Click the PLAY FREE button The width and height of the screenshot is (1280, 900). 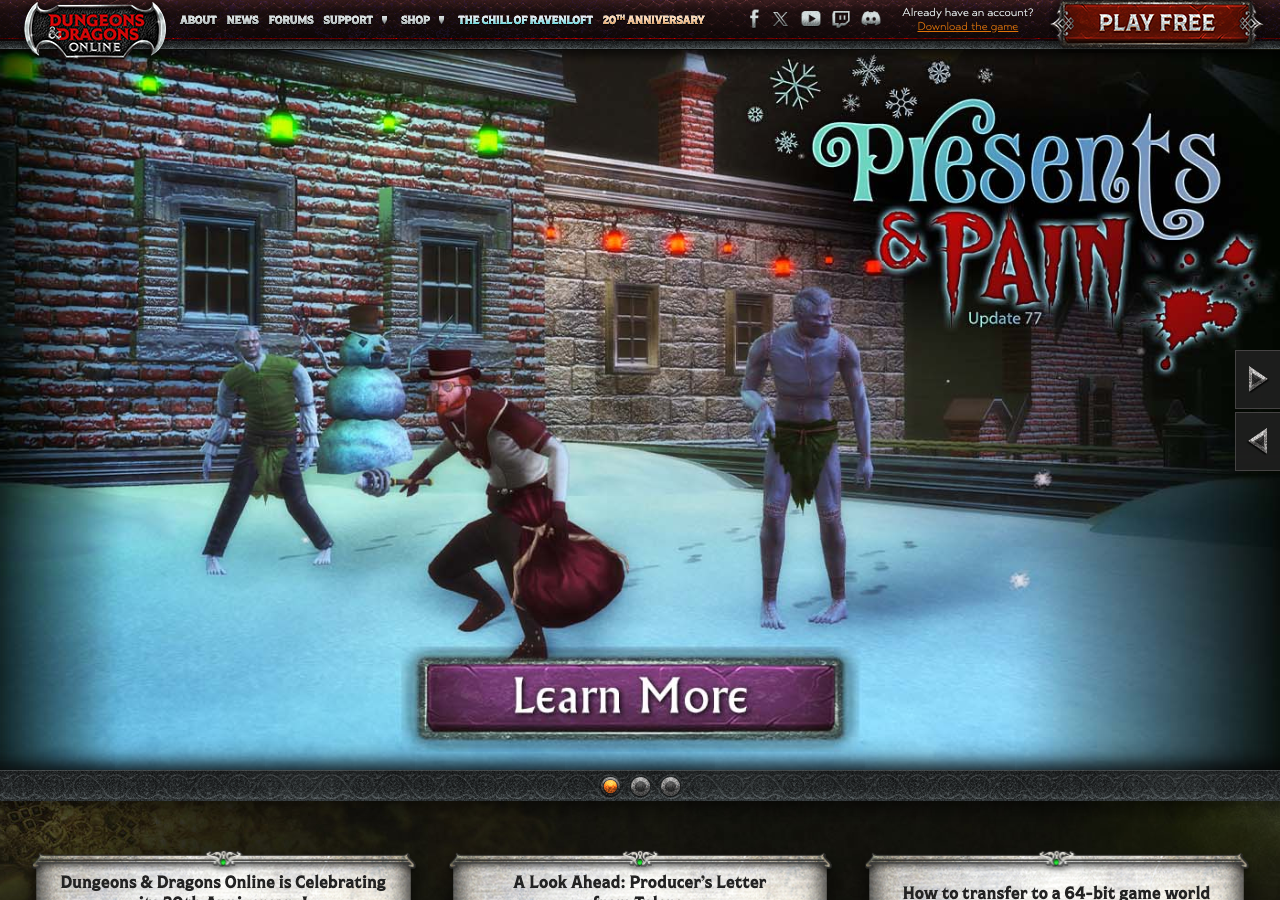(x=1155, y=22)
